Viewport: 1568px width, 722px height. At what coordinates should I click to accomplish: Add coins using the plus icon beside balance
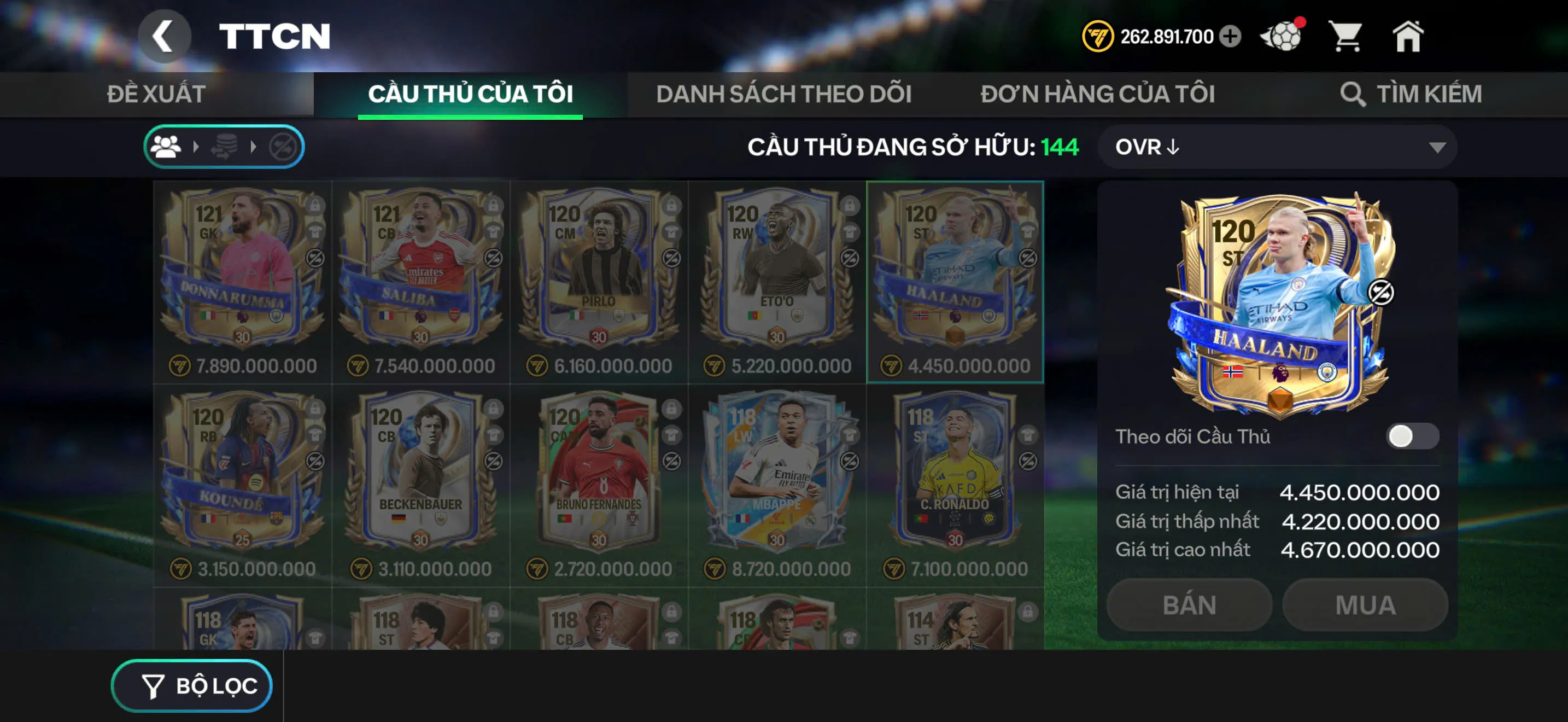tap(1230, 38)
